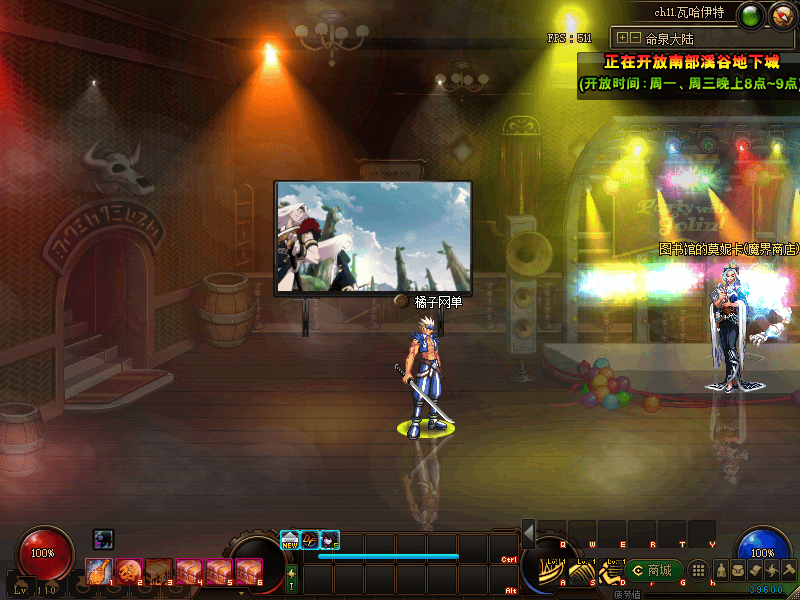
Task: Collapse the 命泉大陆 panel with minus button
Action: click(635, 39)
